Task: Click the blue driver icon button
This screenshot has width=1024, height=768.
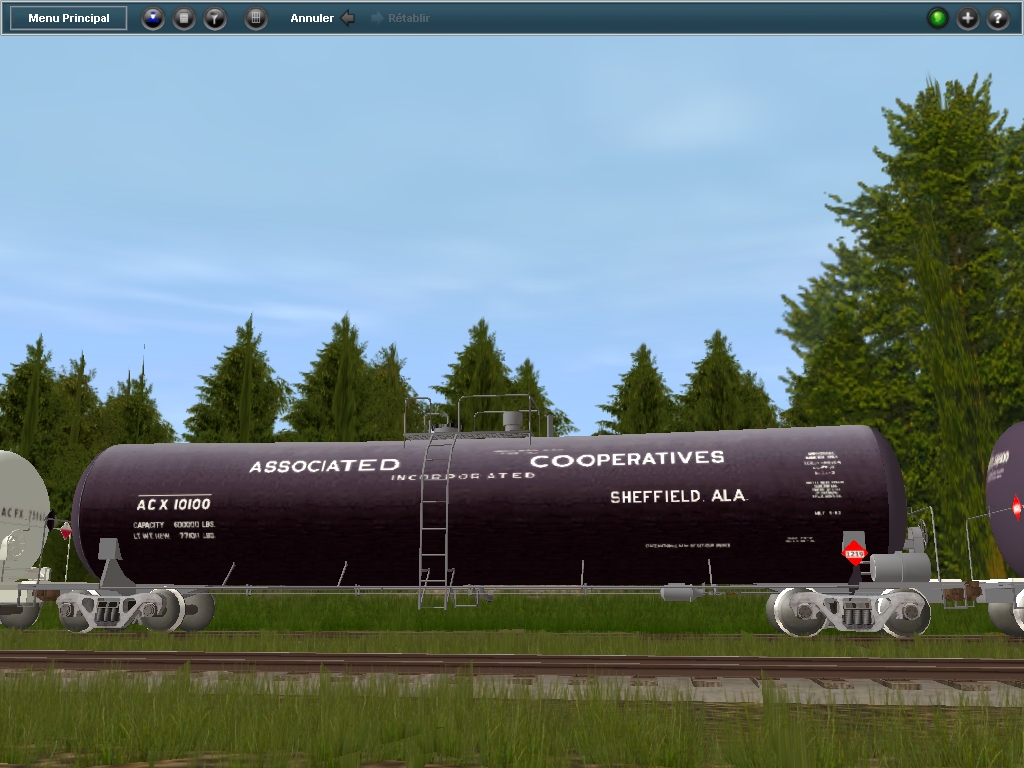Action: (152, 18)
